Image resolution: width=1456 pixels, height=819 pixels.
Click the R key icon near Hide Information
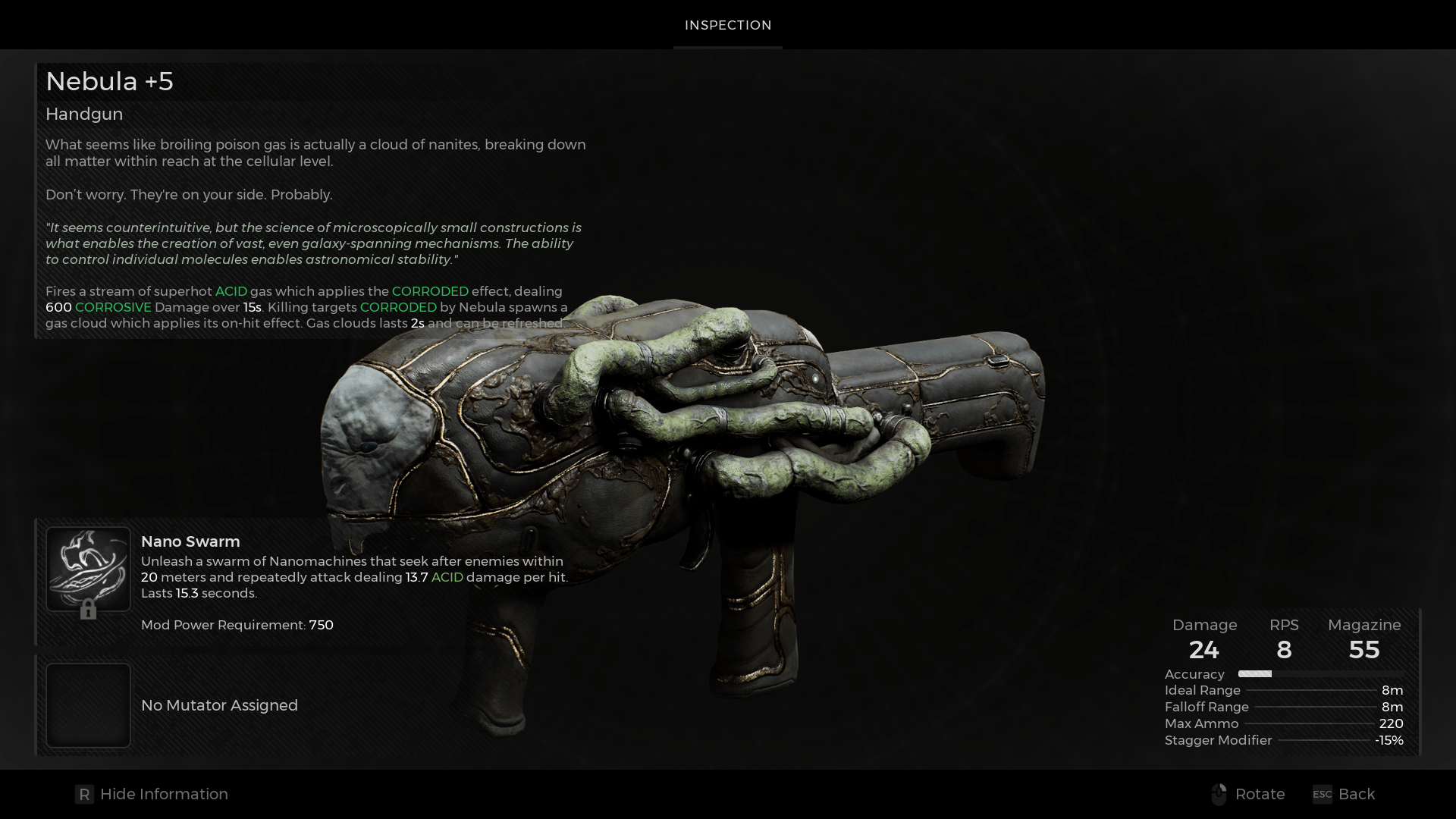[84, 794]
